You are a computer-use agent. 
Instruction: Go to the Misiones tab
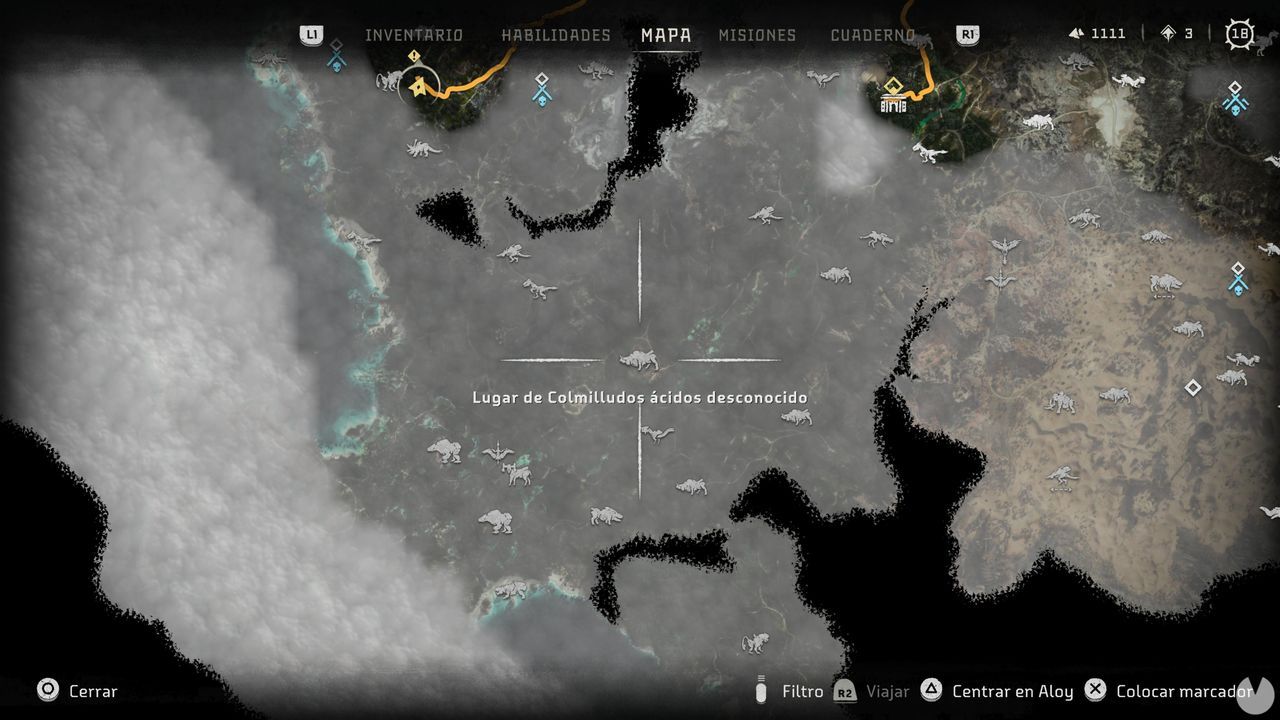click(x=757, y=35)
